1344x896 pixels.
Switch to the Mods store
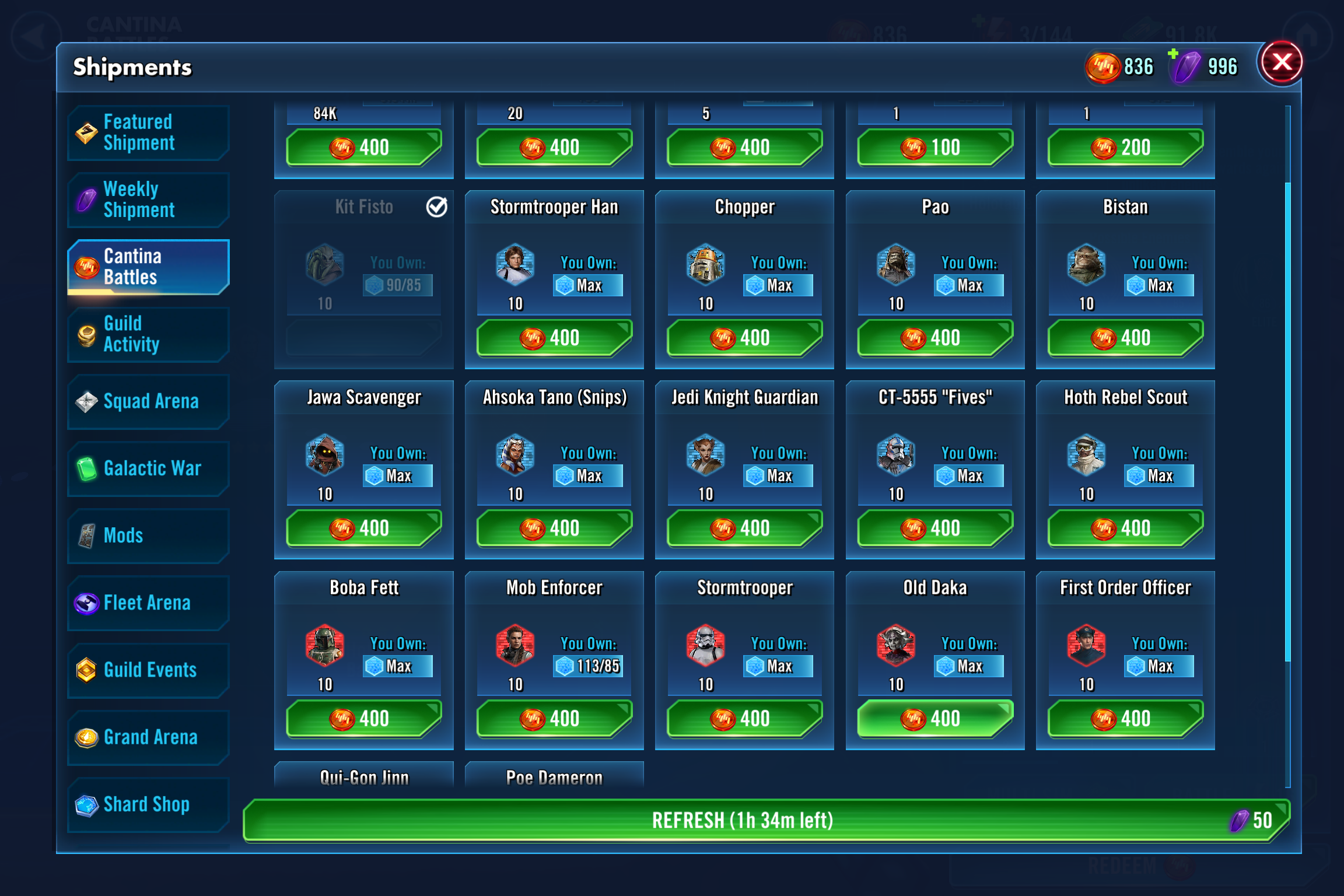(x=148, y=535)
